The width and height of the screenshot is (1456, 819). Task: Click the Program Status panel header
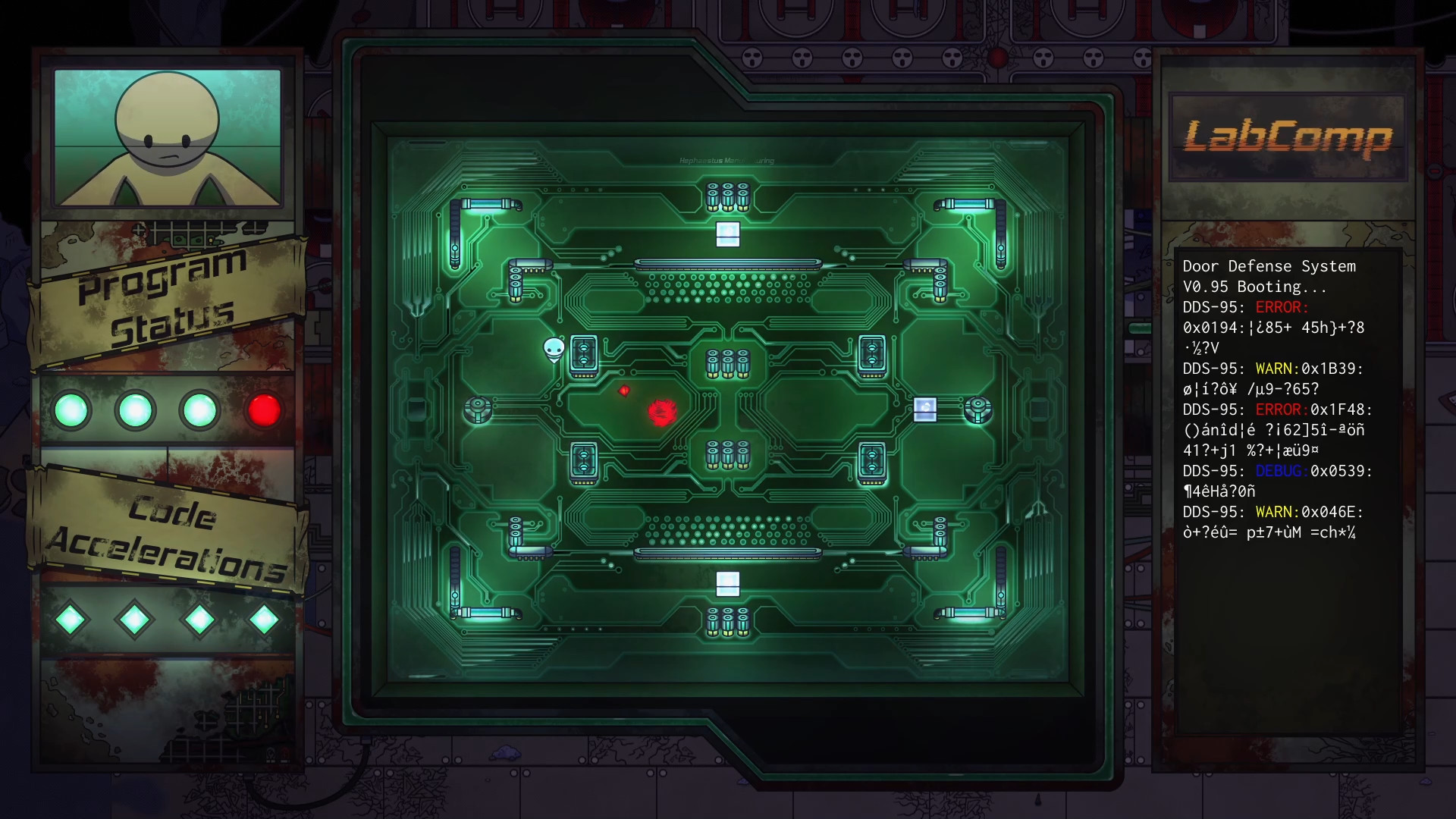[163, 296]
